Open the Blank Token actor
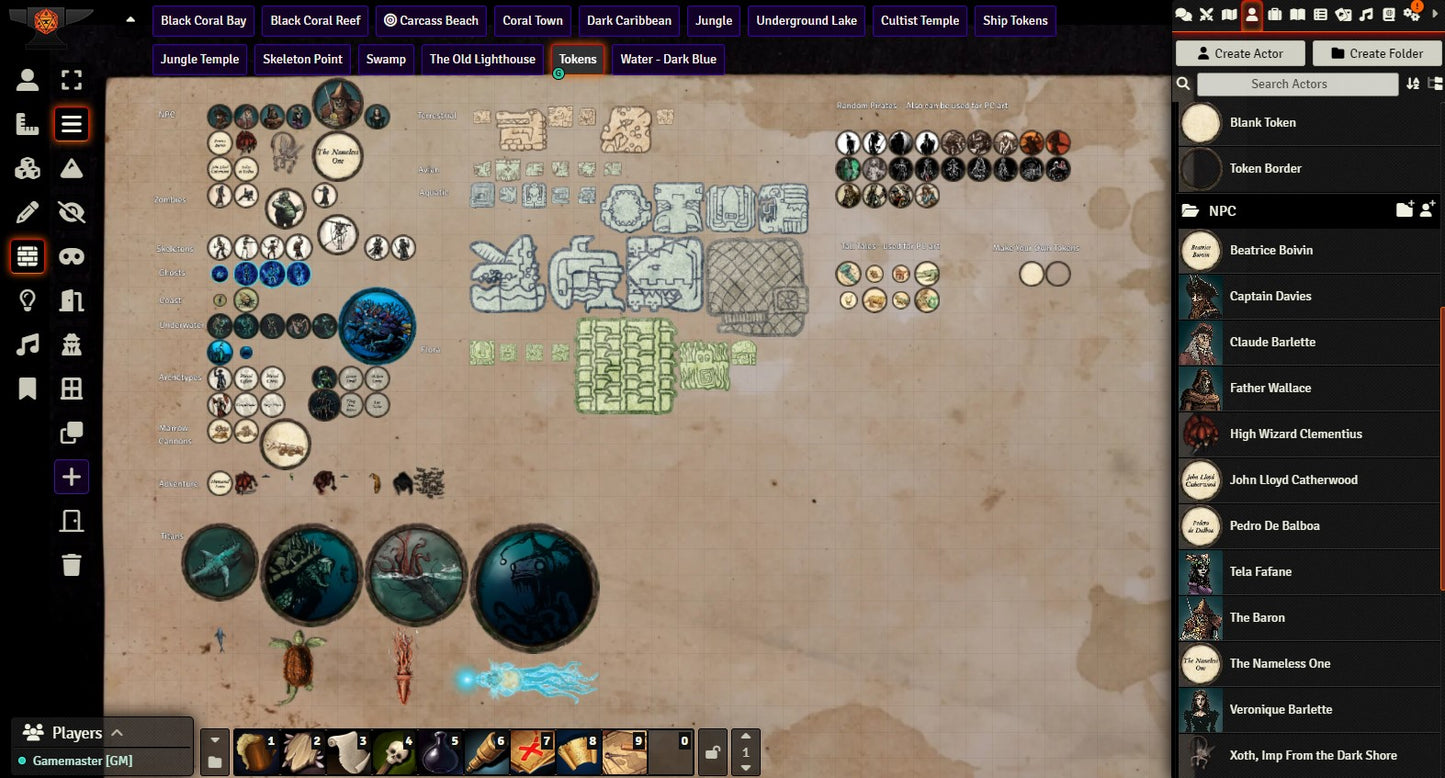 coord(1262,123)
